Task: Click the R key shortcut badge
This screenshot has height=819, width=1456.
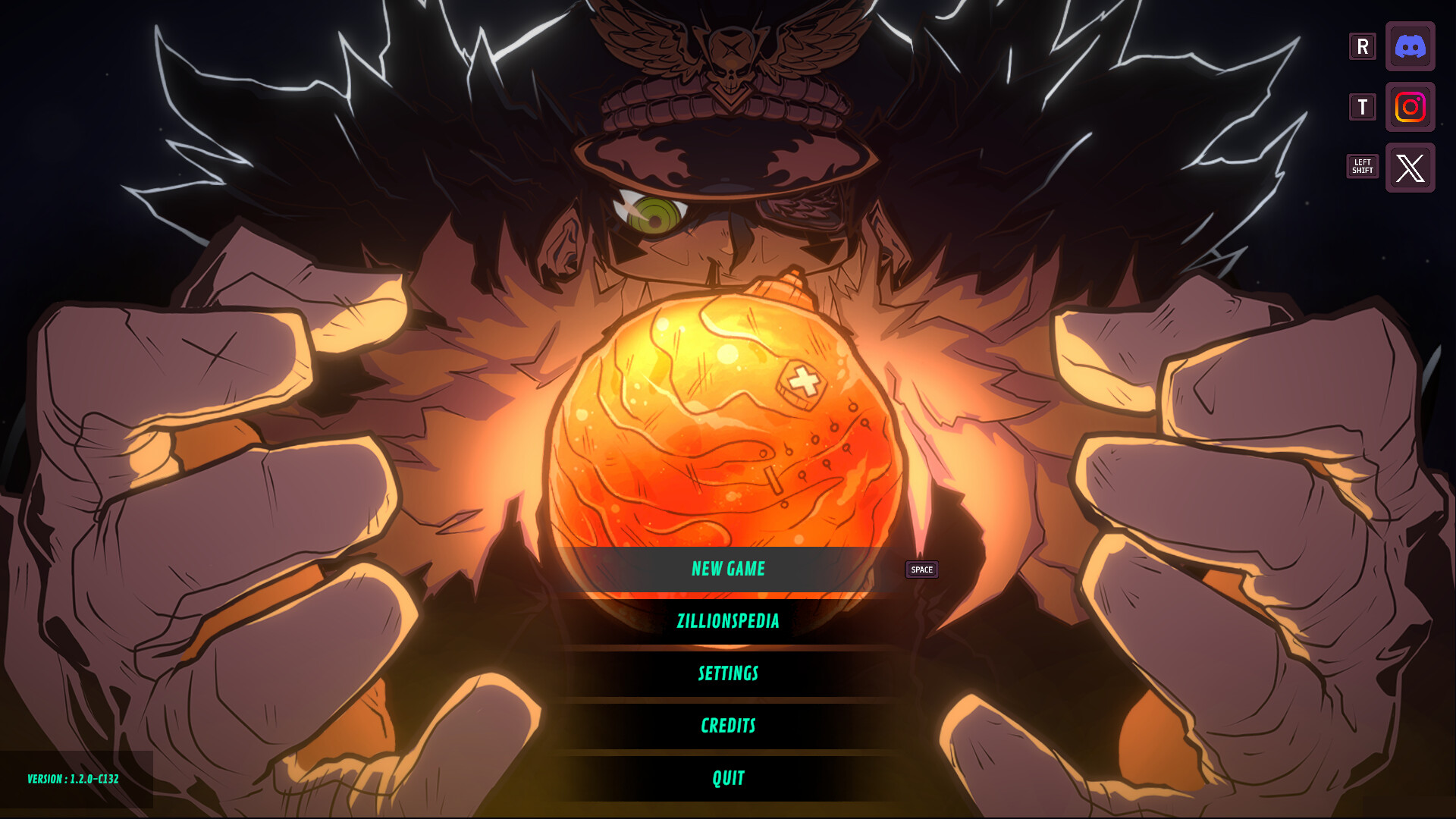Action: click(x=1362, y=46)
